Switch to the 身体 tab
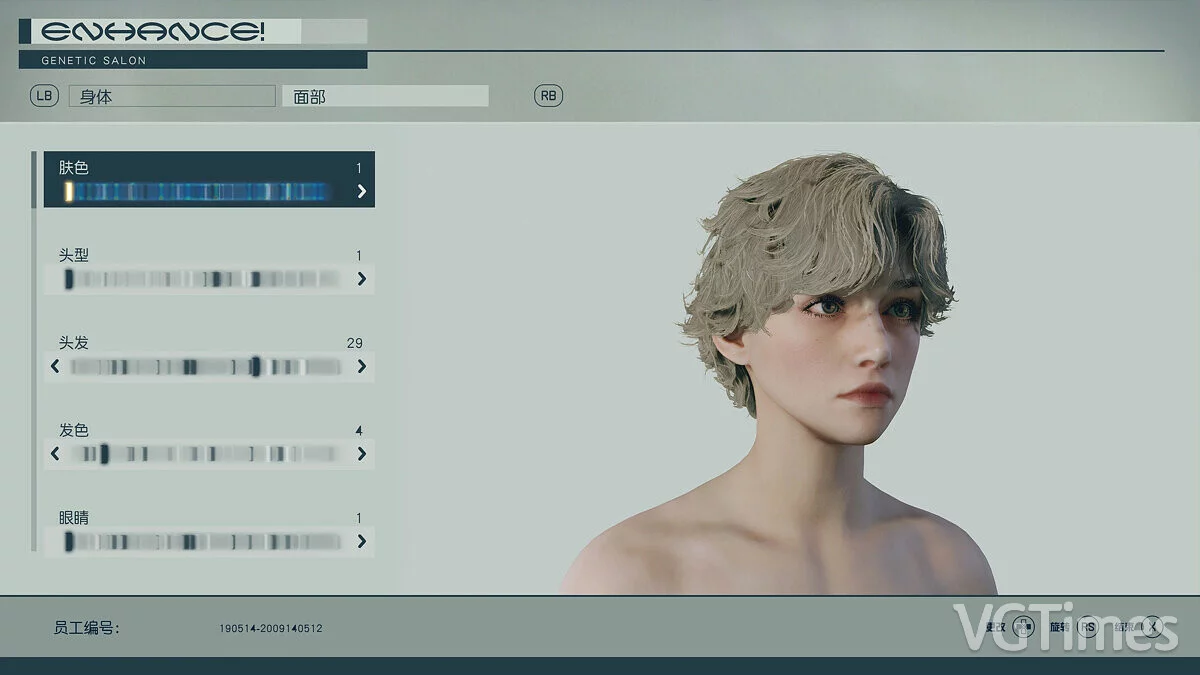 pyautogui.click(x=171, y=96)
